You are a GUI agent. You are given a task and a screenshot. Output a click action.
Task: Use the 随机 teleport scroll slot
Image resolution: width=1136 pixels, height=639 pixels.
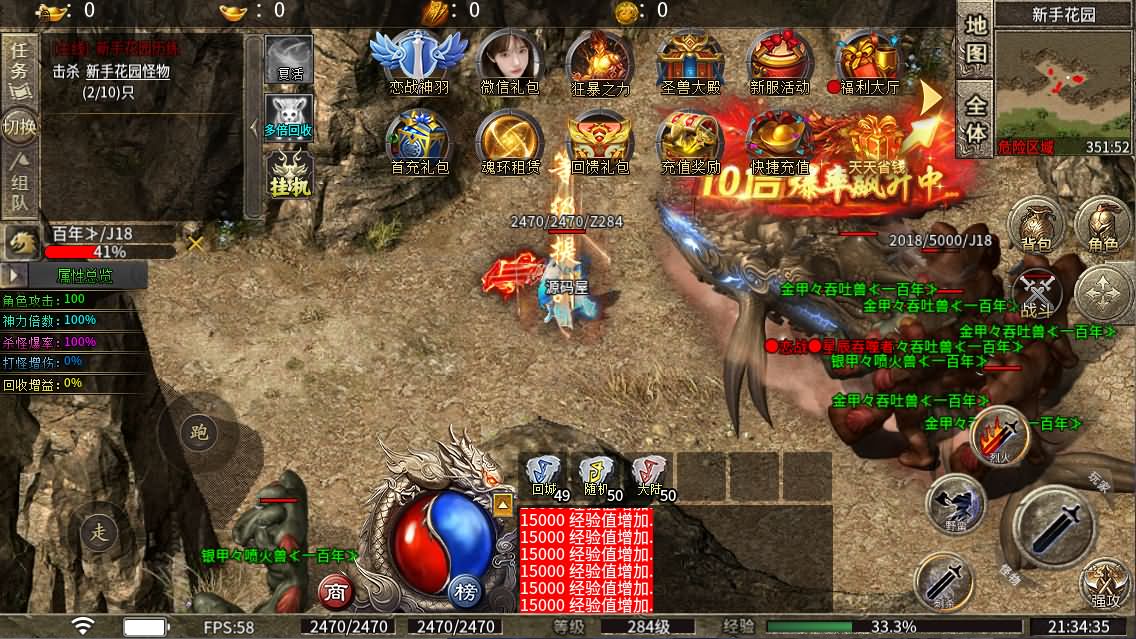tap(598, 477)
